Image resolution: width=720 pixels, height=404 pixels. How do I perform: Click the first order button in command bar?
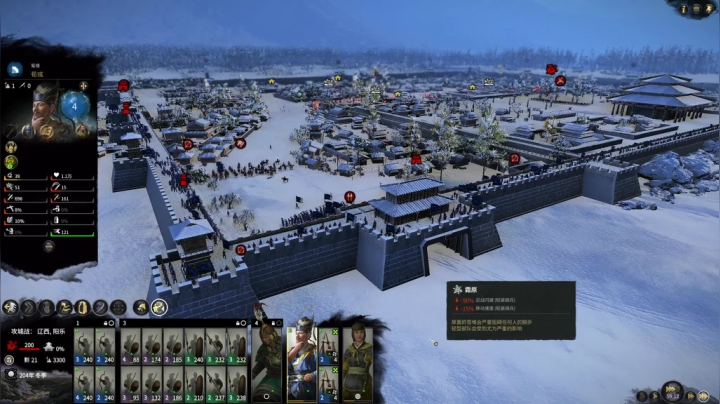coord(11,307)
